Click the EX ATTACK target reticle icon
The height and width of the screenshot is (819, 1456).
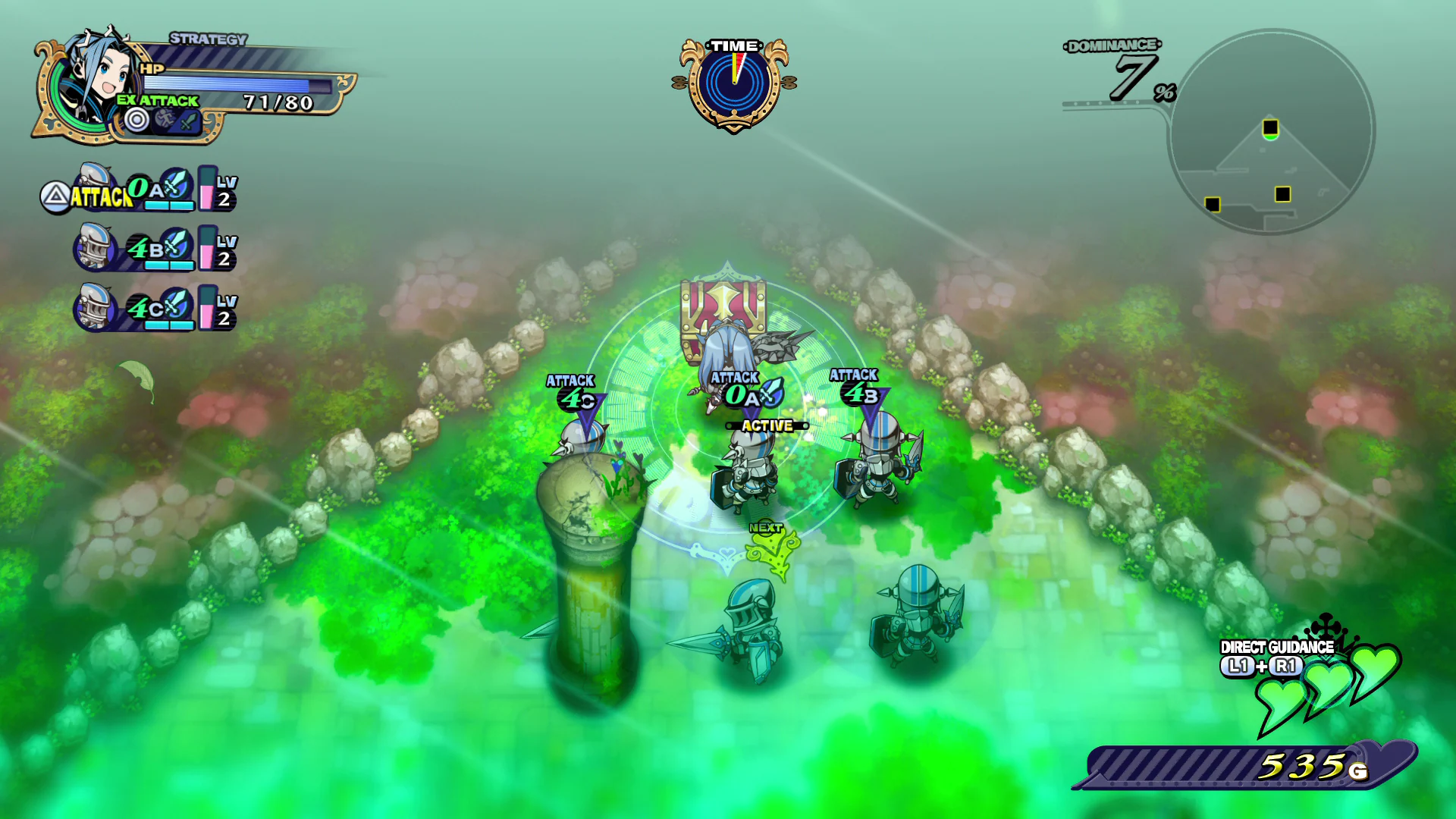(x=136, y=119)
